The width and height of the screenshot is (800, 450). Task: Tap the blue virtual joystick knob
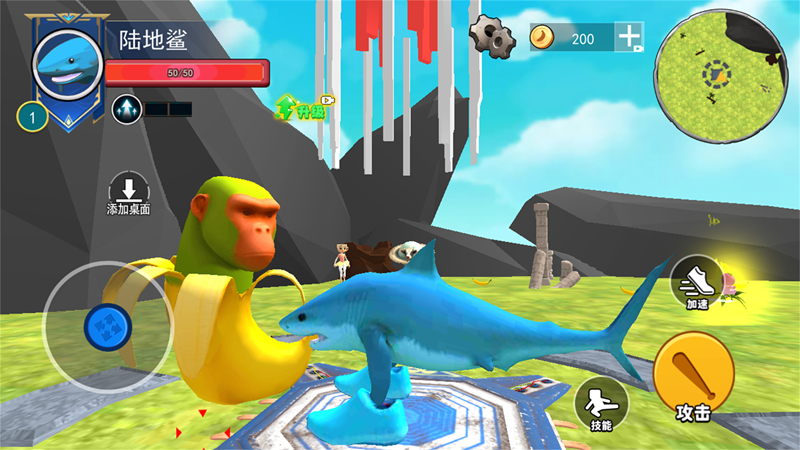[106, 326]
